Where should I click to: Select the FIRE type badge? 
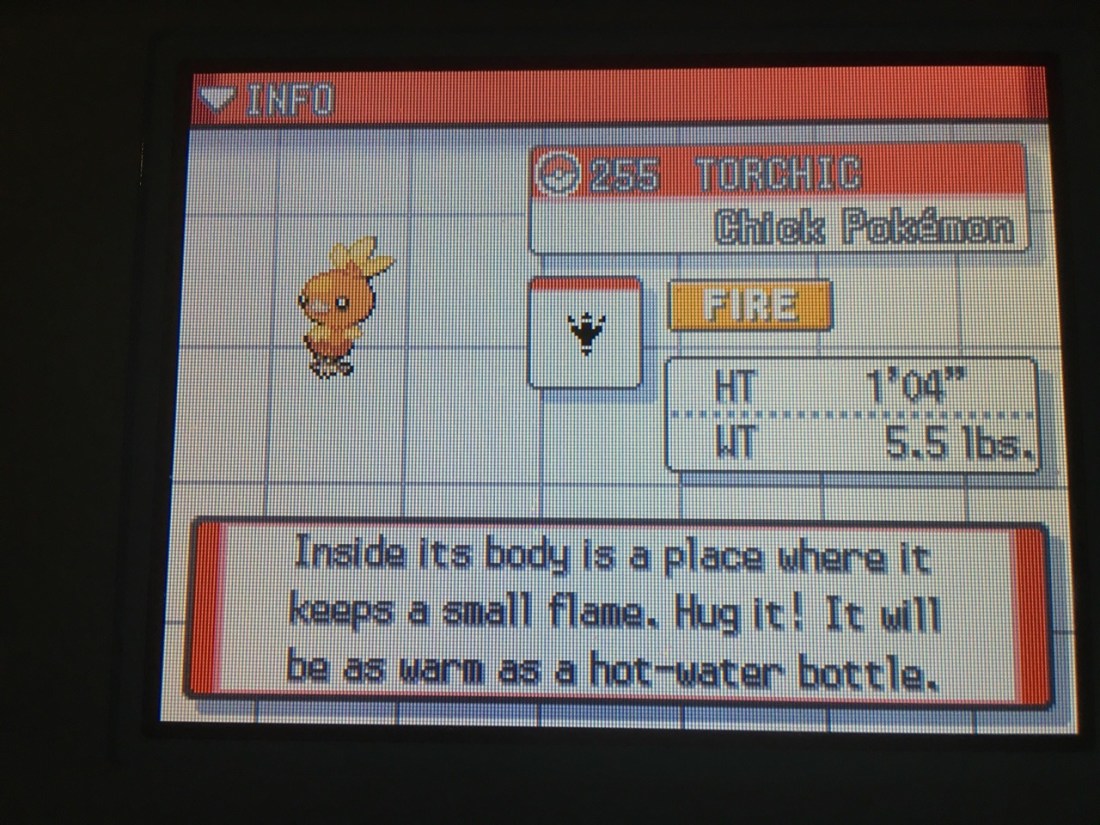[x=750, y=304]
